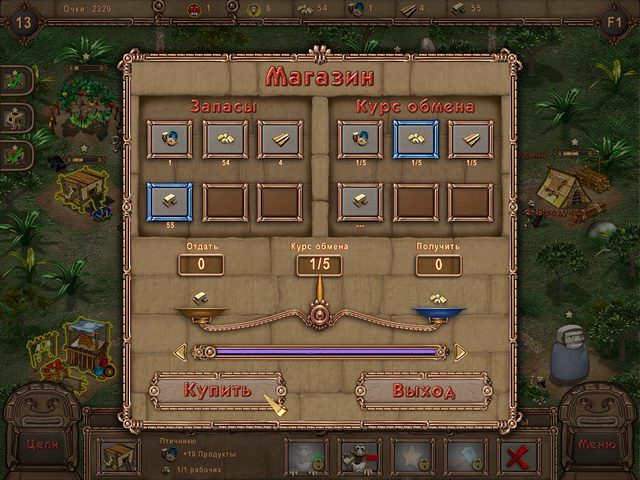
Task: Click the Купить (Buy) button
Action: 217,390
